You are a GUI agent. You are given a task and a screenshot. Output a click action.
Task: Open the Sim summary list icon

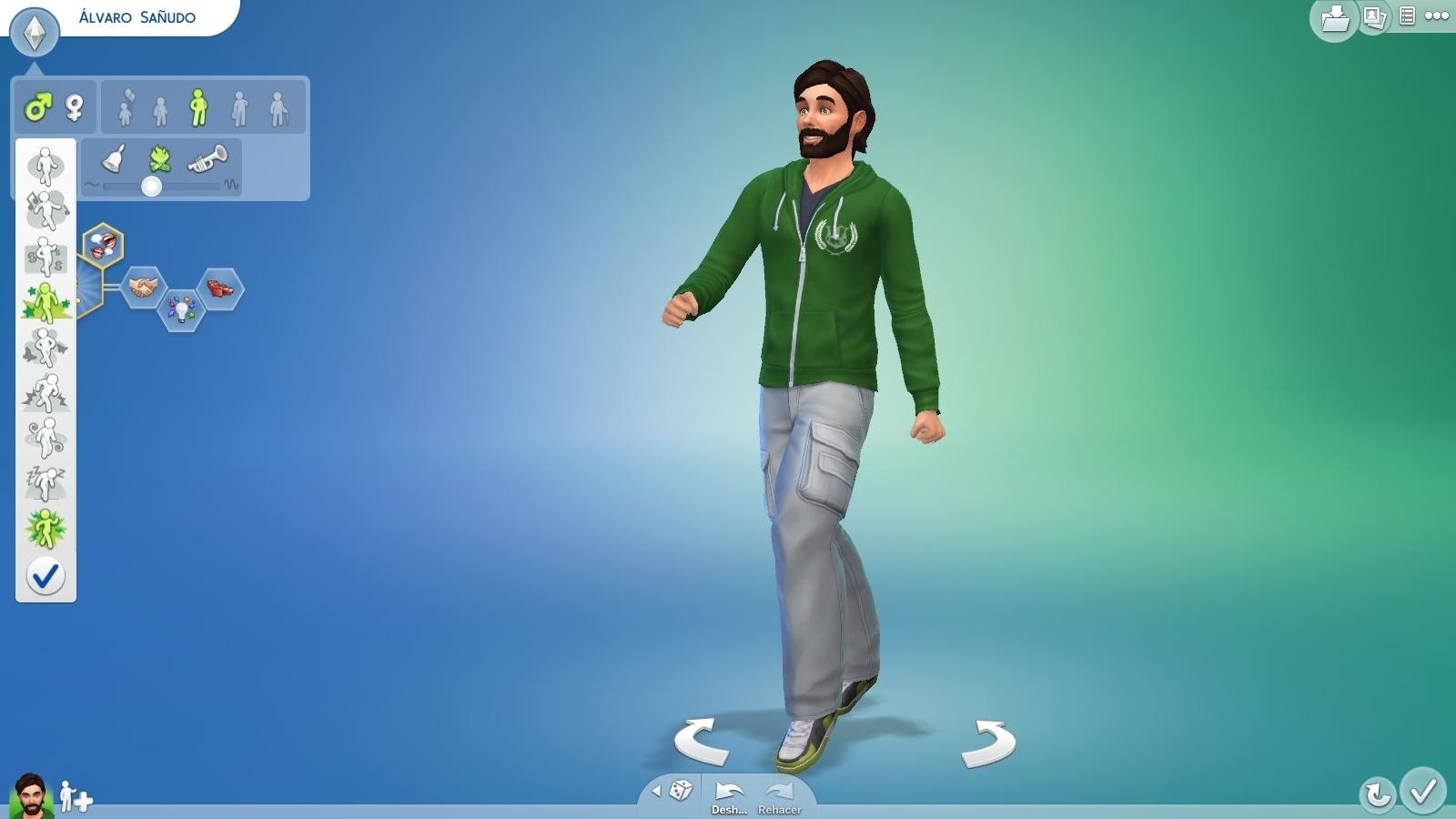click(x=1407, y=17)
